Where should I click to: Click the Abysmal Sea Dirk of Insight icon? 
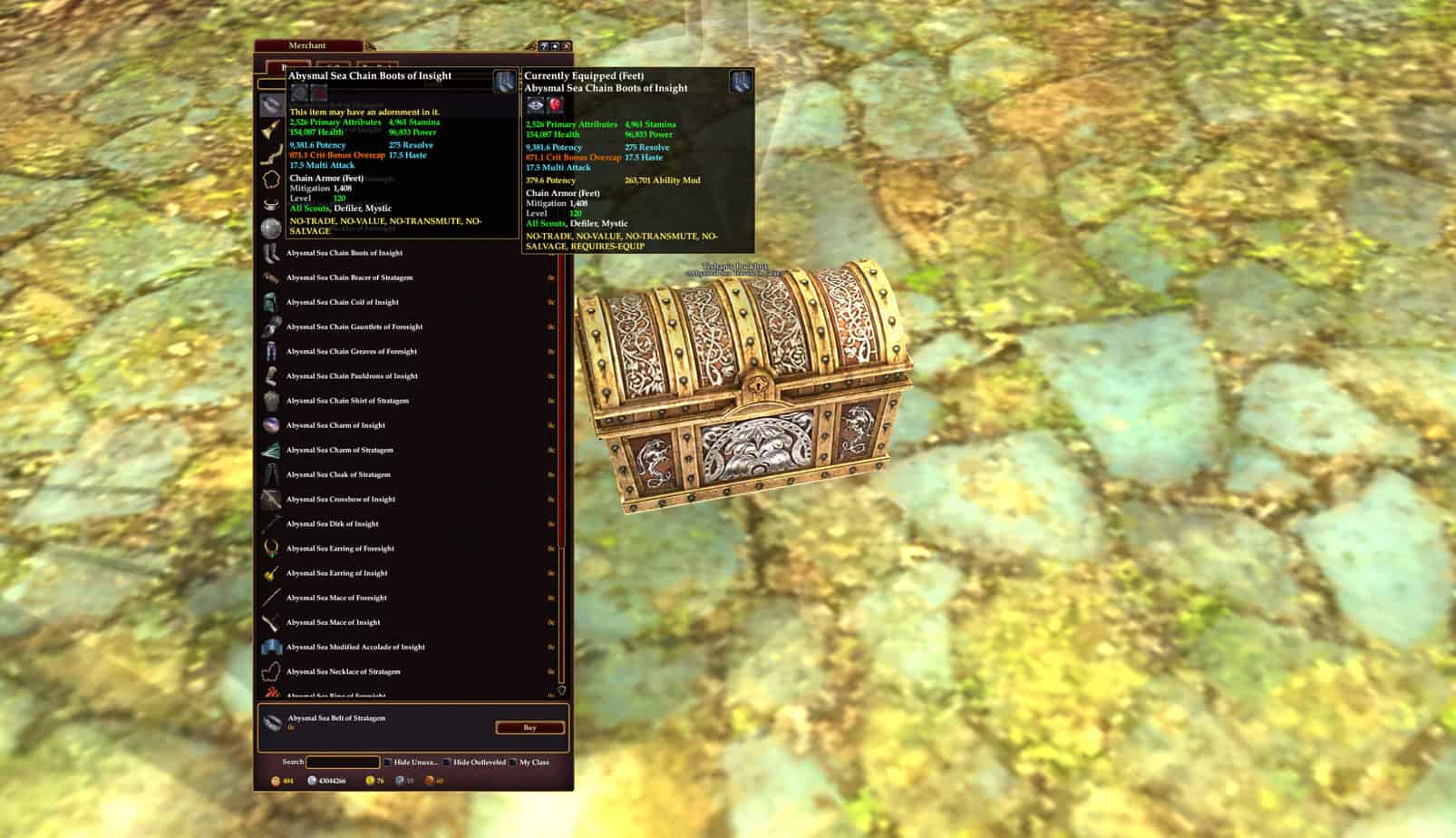pos(270,523)
